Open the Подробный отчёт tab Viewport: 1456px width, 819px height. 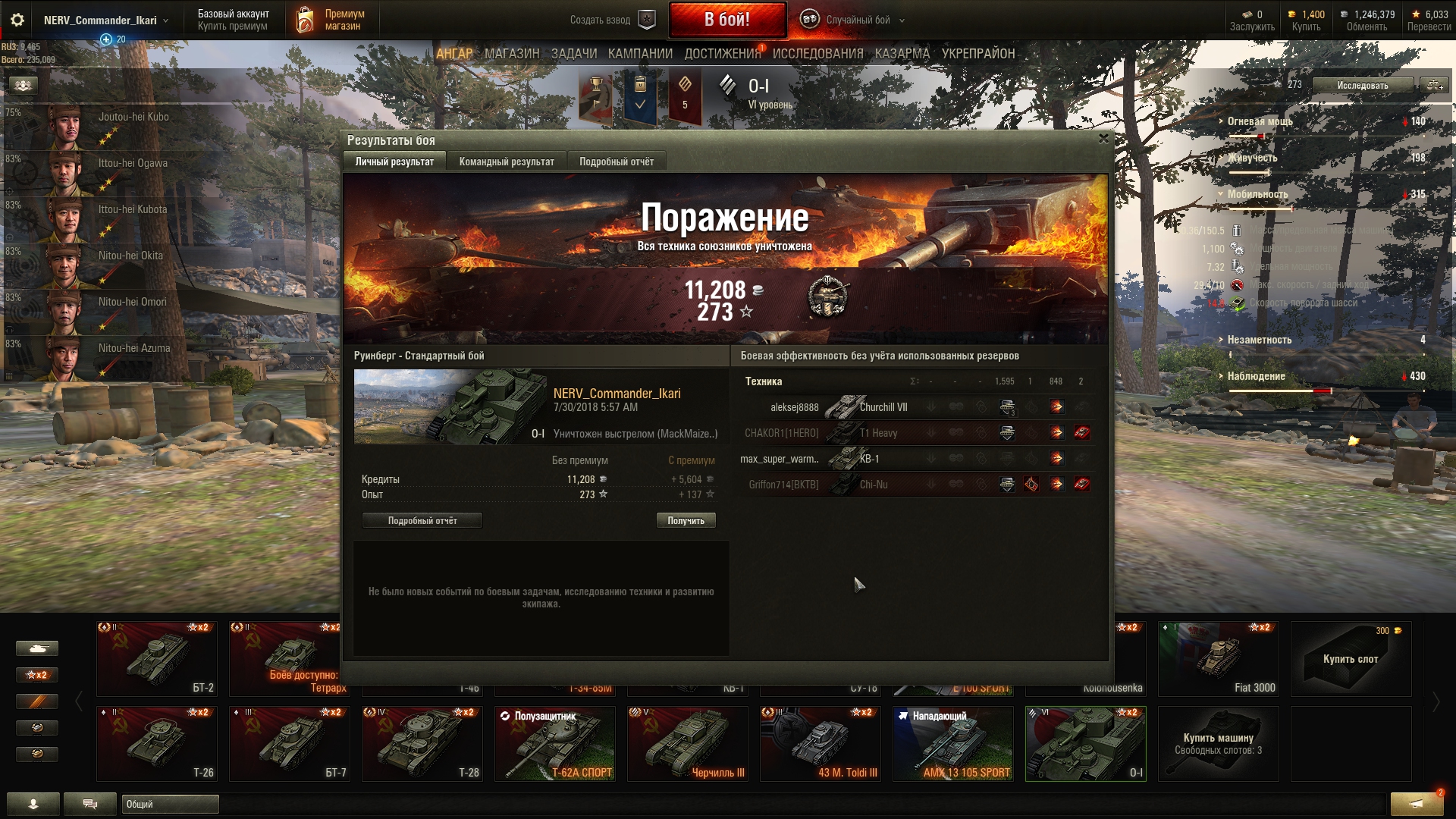(616, 162)
